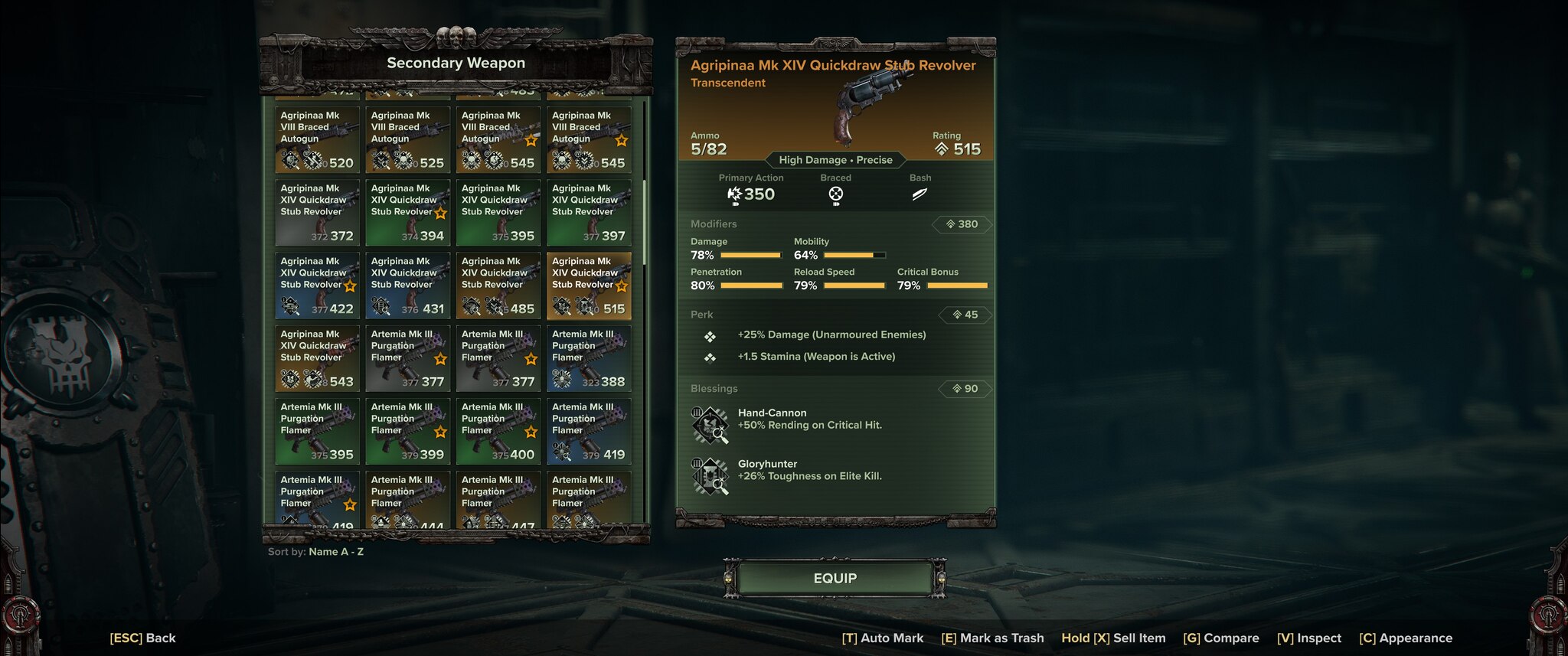Select the Braced Autogun rated 520
The width and height of the screenshot is (1568, 656).
click(x=317, y=139)
